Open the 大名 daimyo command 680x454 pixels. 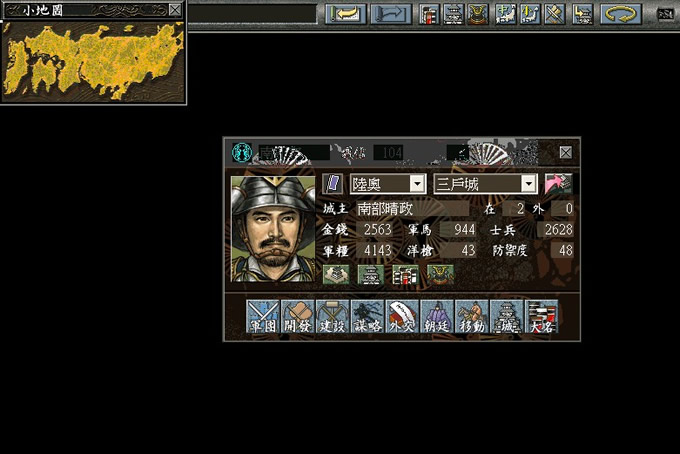click(x=542, y=316)
